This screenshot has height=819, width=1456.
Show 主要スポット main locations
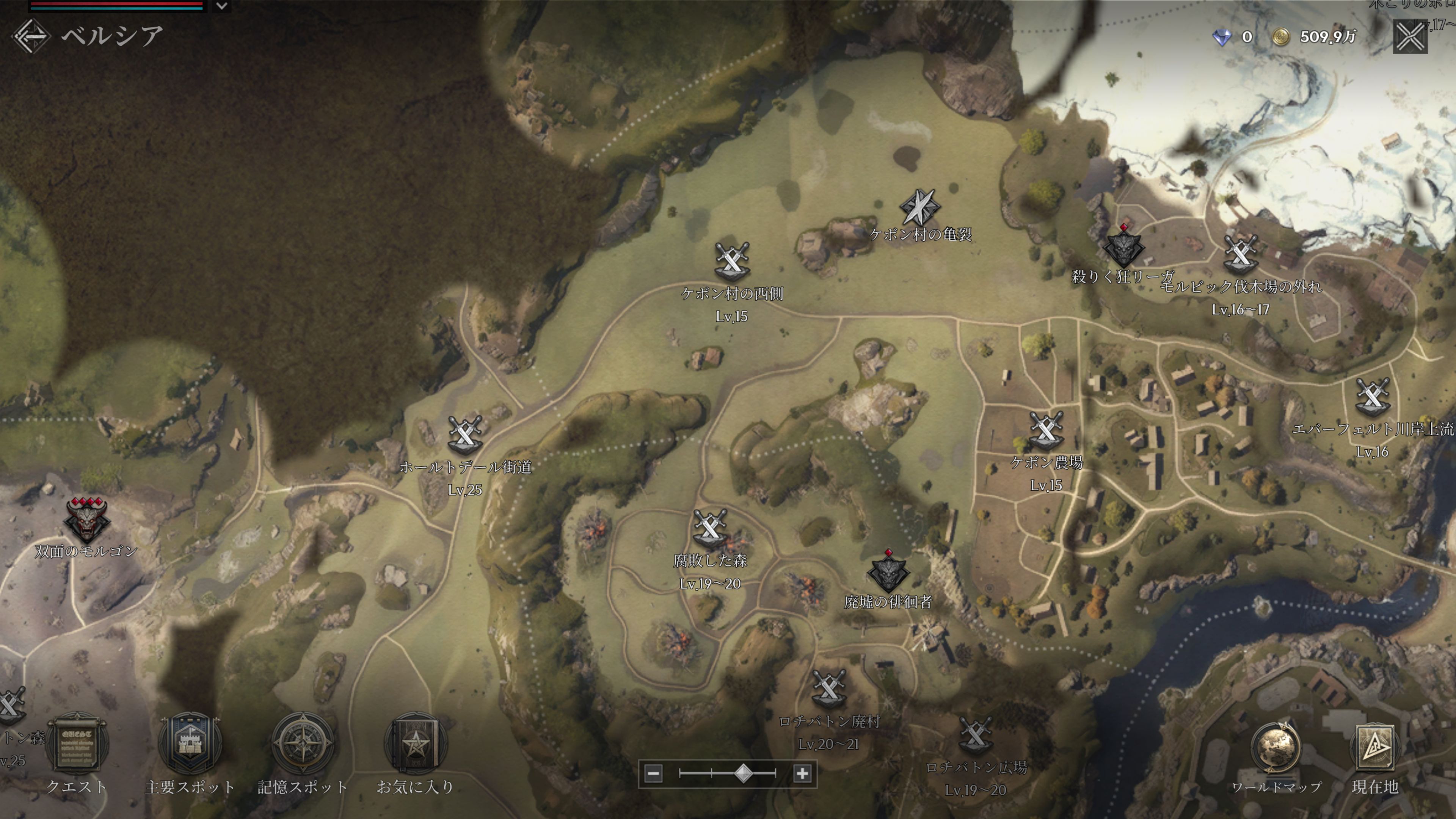click(x=190, y=744)
